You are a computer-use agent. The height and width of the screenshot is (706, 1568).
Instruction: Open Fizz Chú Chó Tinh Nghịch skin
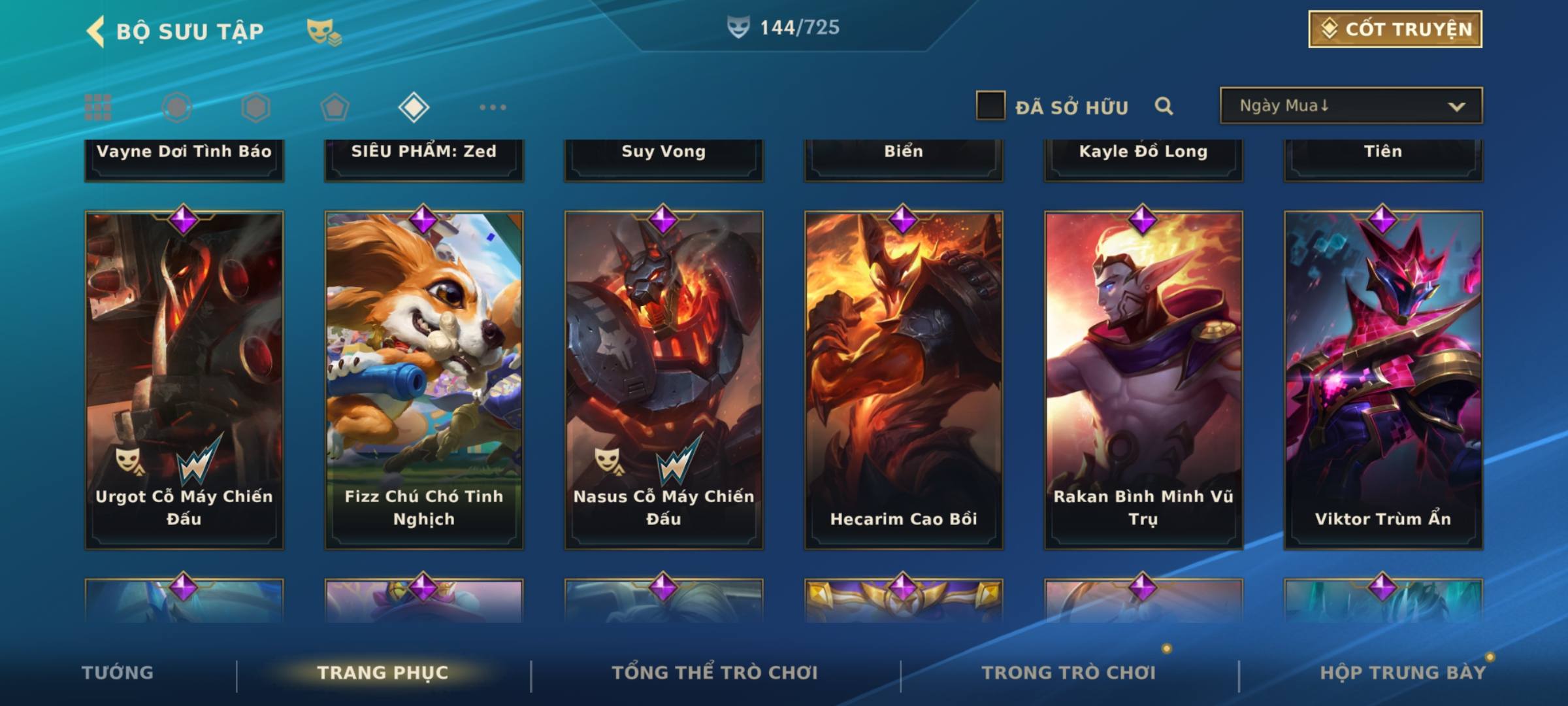click(x=424, y=379)
